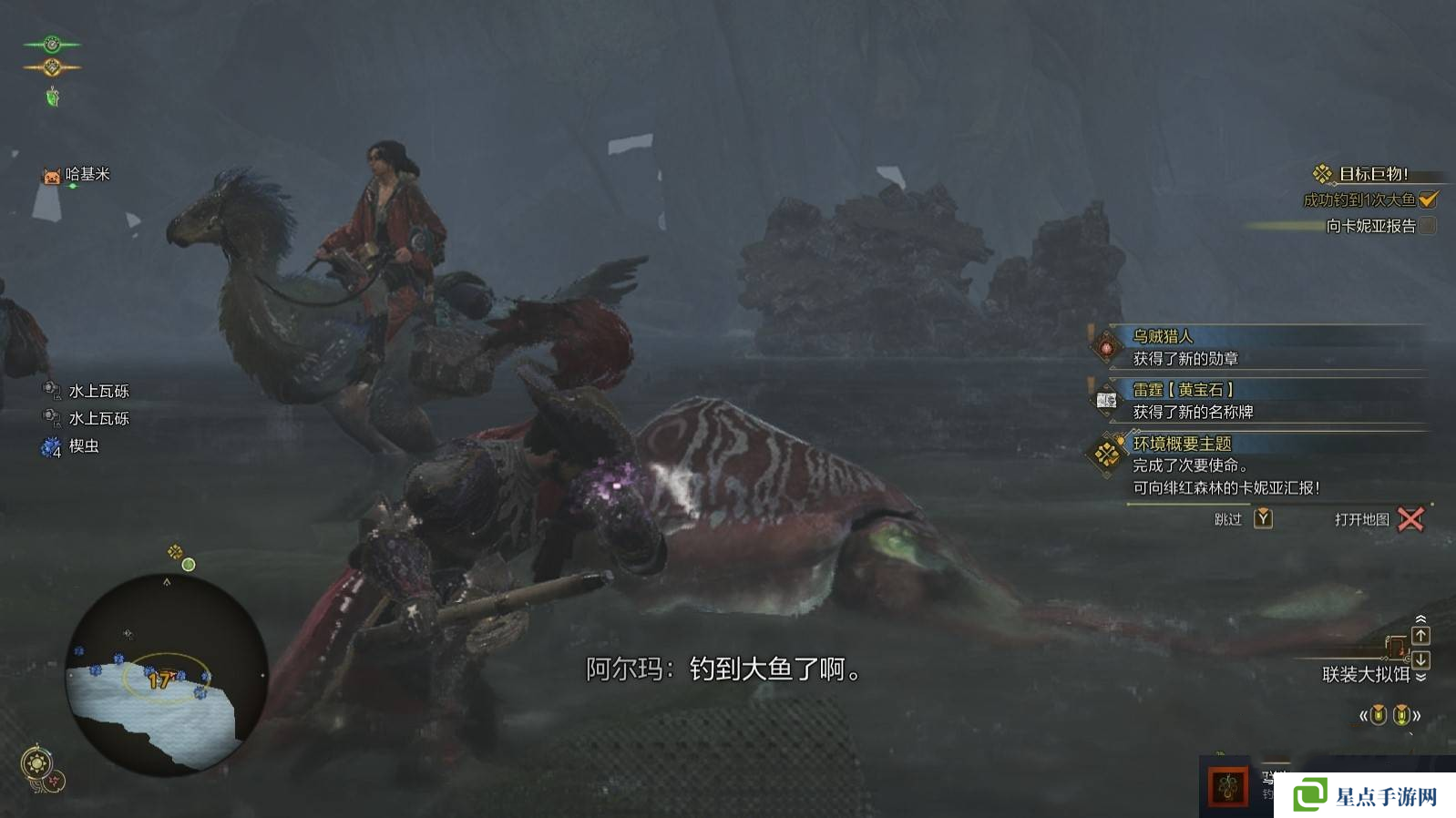Viewport: 1456px width, 818px height.
Task: Open the 星点手游网 watermark logo
Action: coord(1367,796)
